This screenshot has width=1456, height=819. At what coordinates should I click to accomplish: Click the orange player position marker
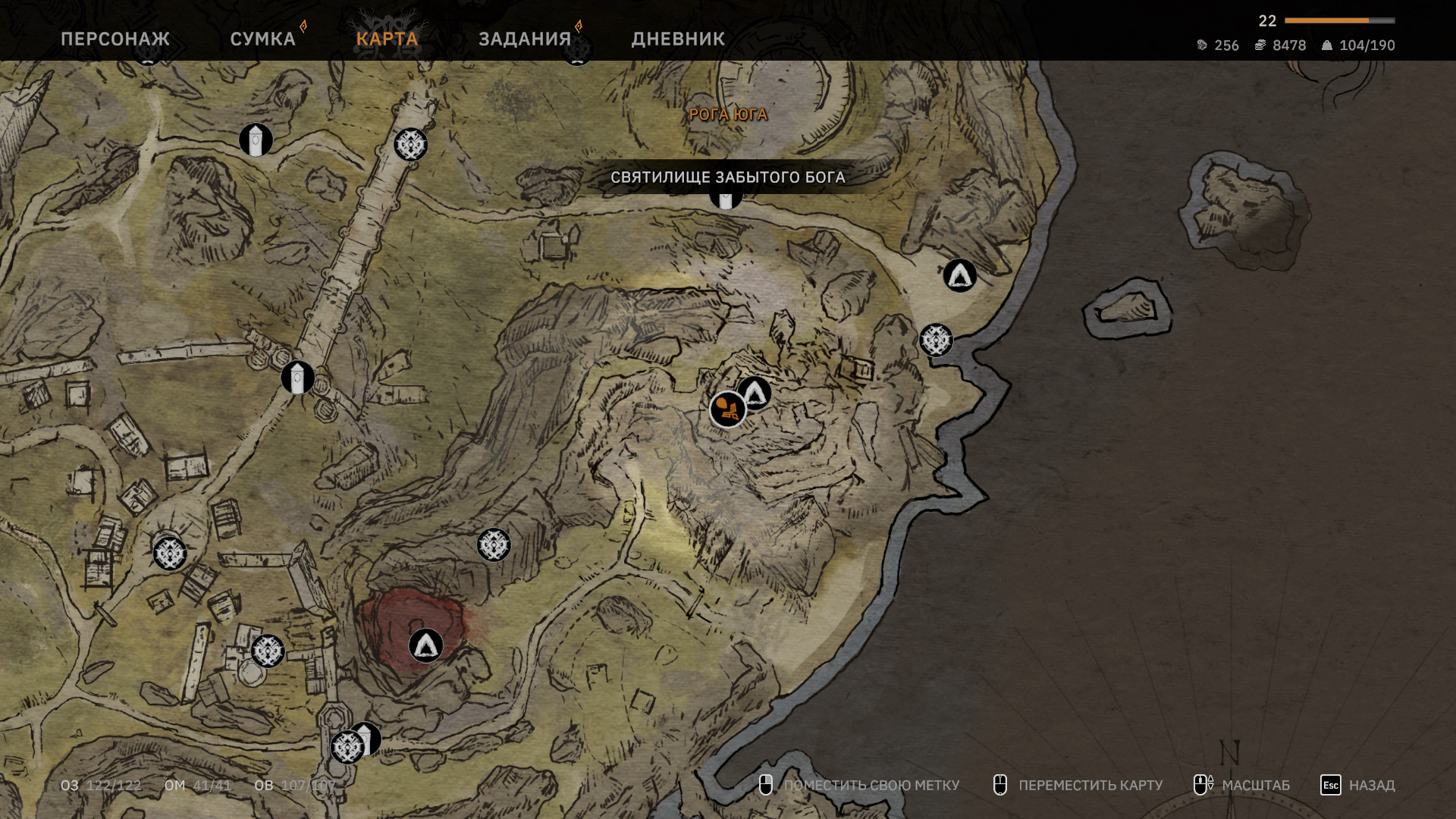727,410
